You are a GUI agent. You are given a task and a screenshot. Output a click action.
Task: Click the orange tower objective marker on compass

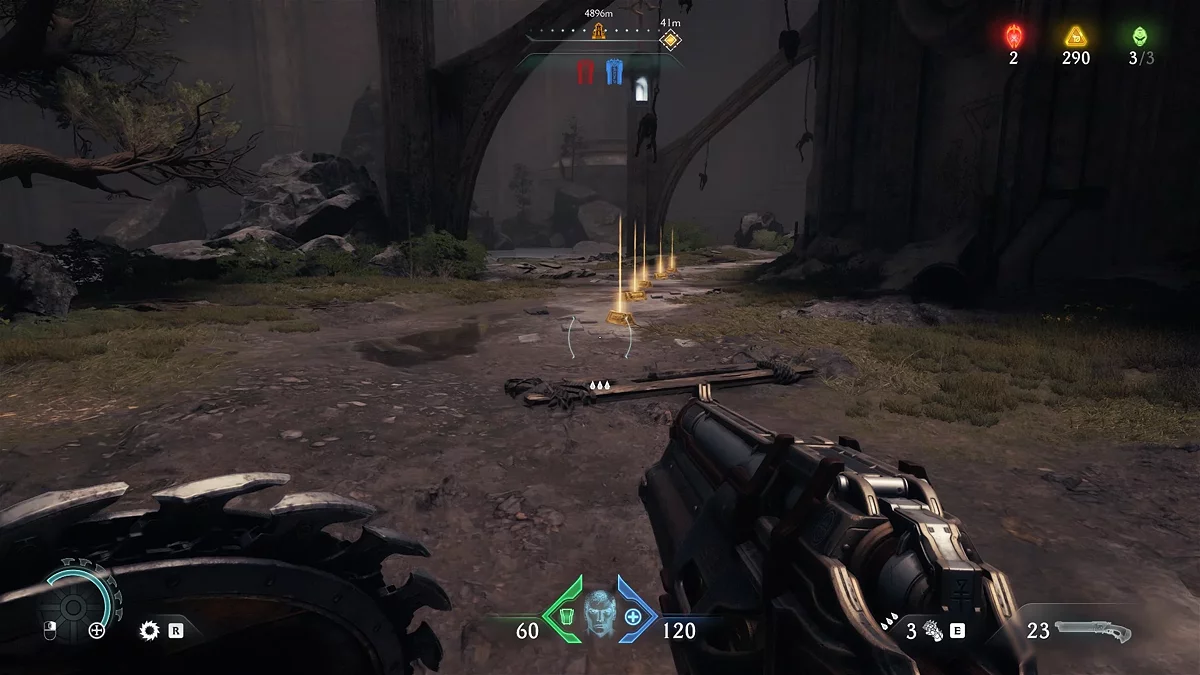[x=599, y=32]
